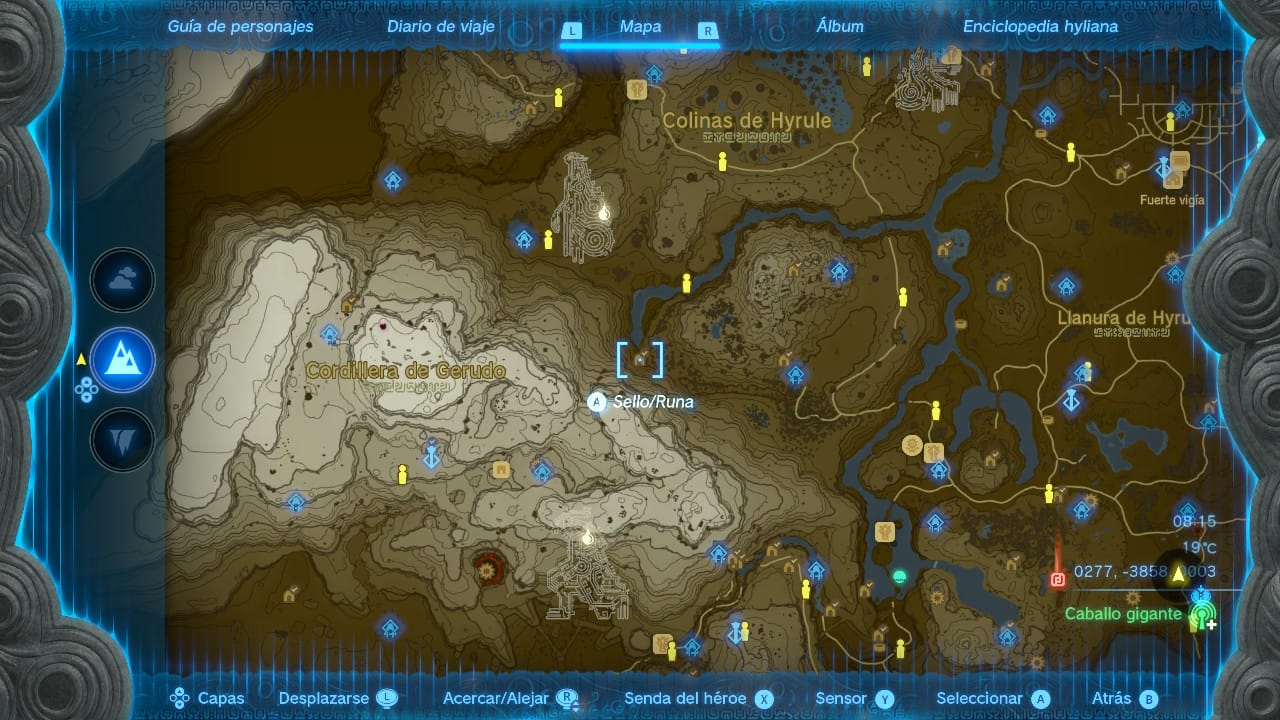The width and height of the screenshot is (1280, 720).
Task: Show the sky layer with cloud icon
Action: 123,281
